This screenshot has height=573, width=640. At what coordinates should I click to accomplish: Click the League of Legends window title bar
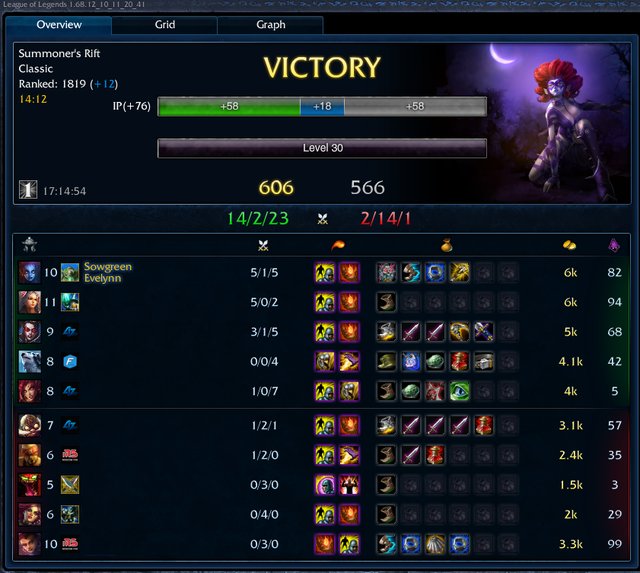[x=320, y=5]
